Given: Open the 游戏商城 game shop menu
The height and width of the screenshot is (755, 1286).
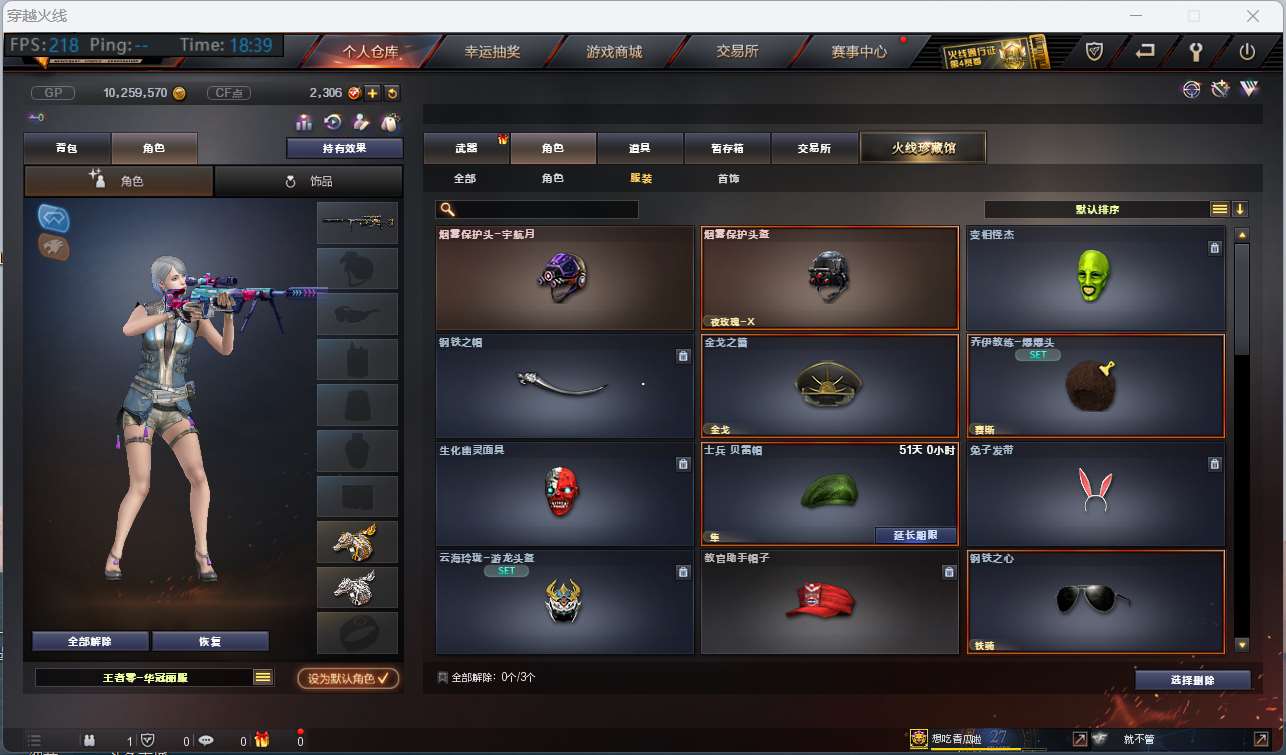Looking at the screenshot, I should pyautogui.click(x=614, y=51).
